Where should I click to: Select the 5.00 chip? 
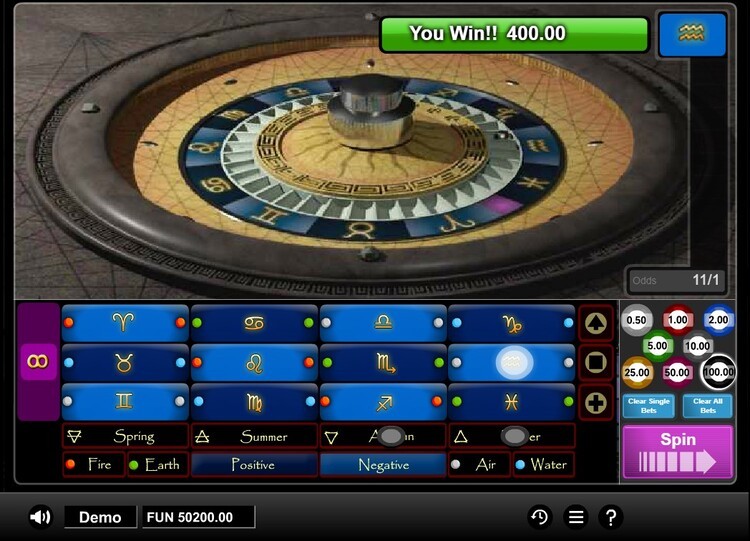657,346
